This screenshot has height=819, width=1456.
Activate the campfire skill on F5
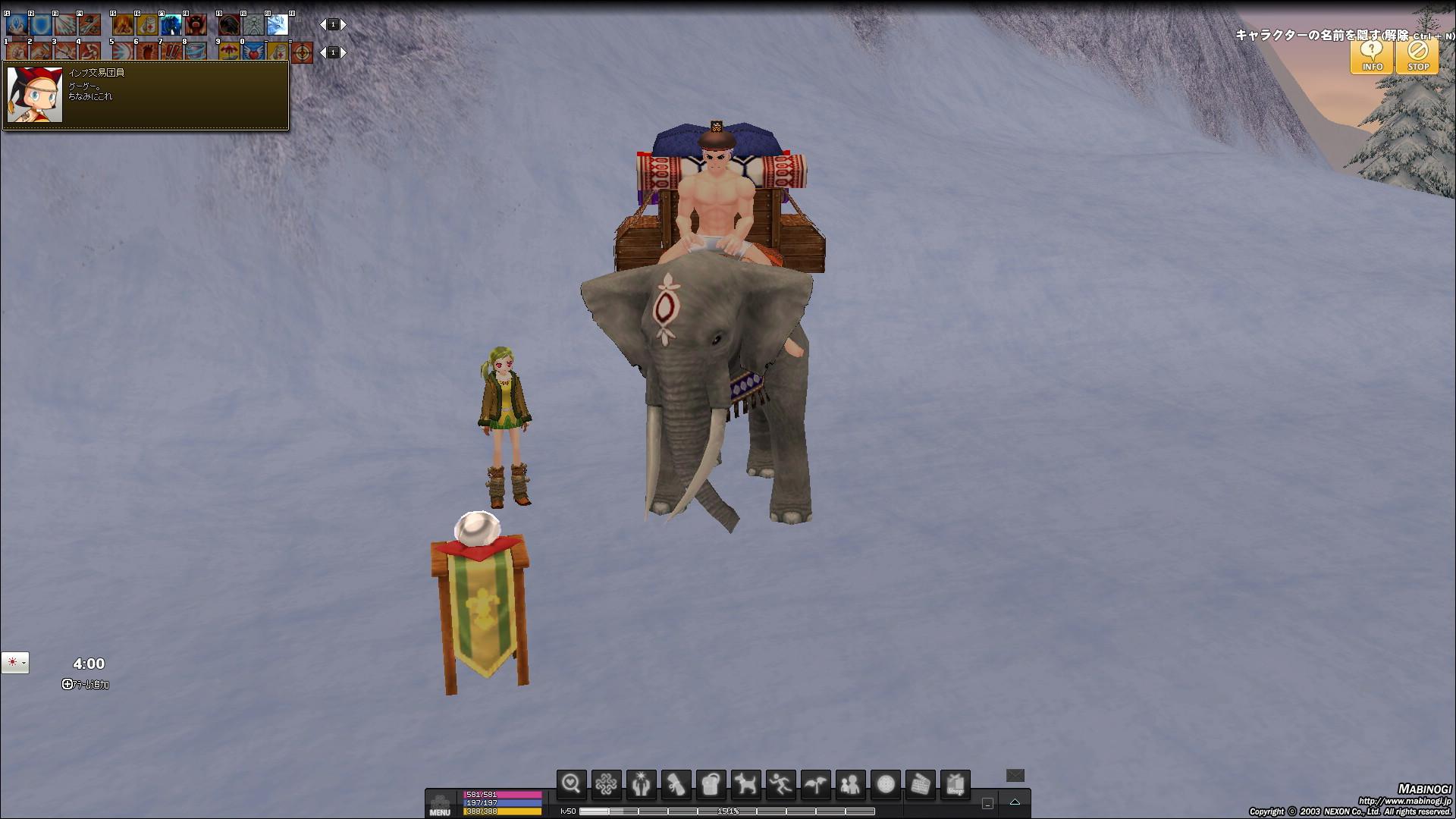[x=122, y=25]
